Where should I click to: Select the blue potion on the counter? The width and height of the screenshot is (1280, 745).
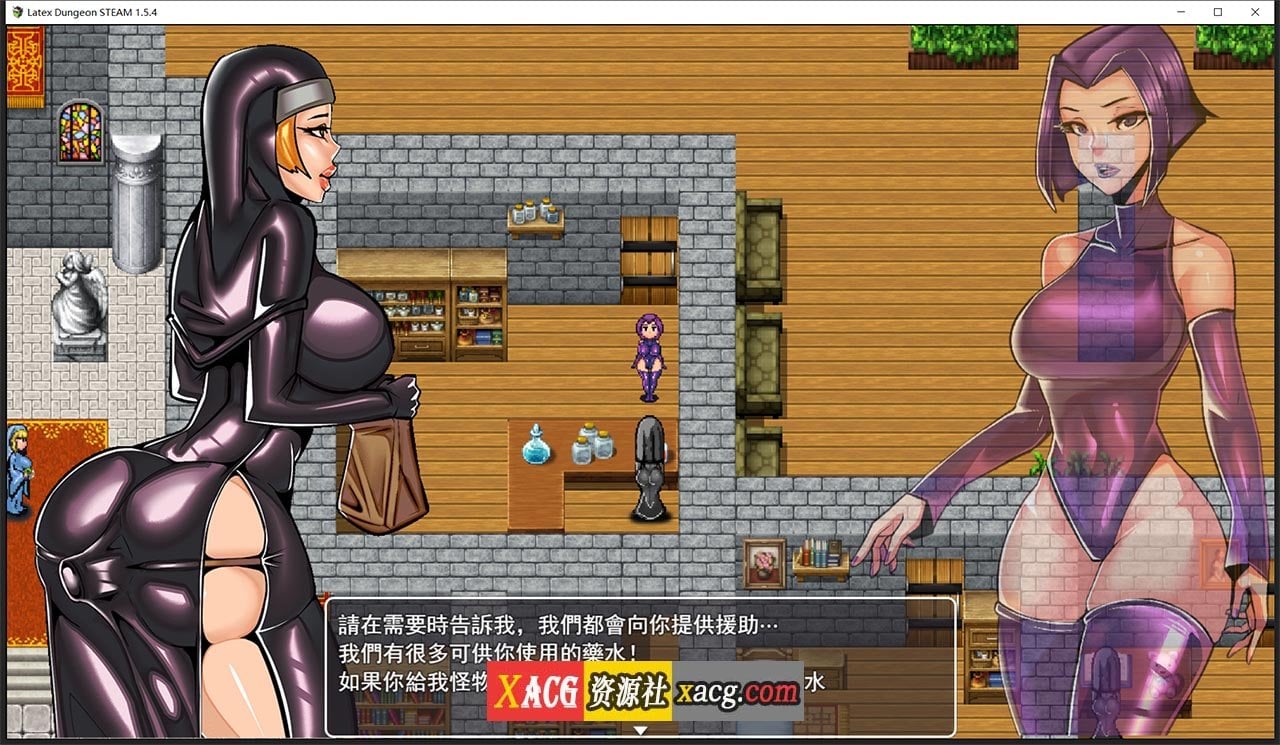[x=535, y=446]
